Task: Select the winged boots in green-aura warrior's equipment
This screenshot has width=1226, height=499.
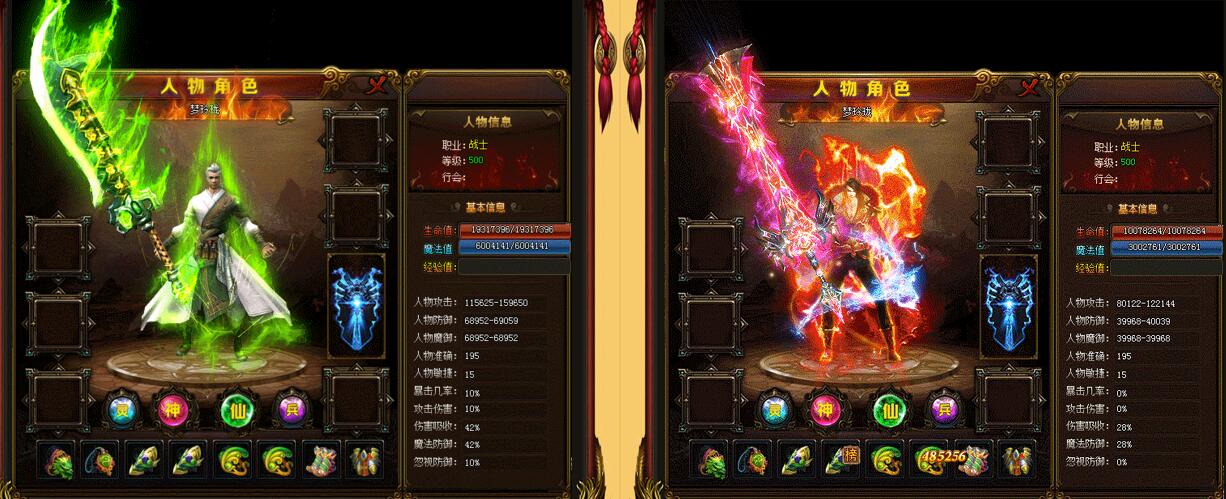Action: click(x=365, y=460)
